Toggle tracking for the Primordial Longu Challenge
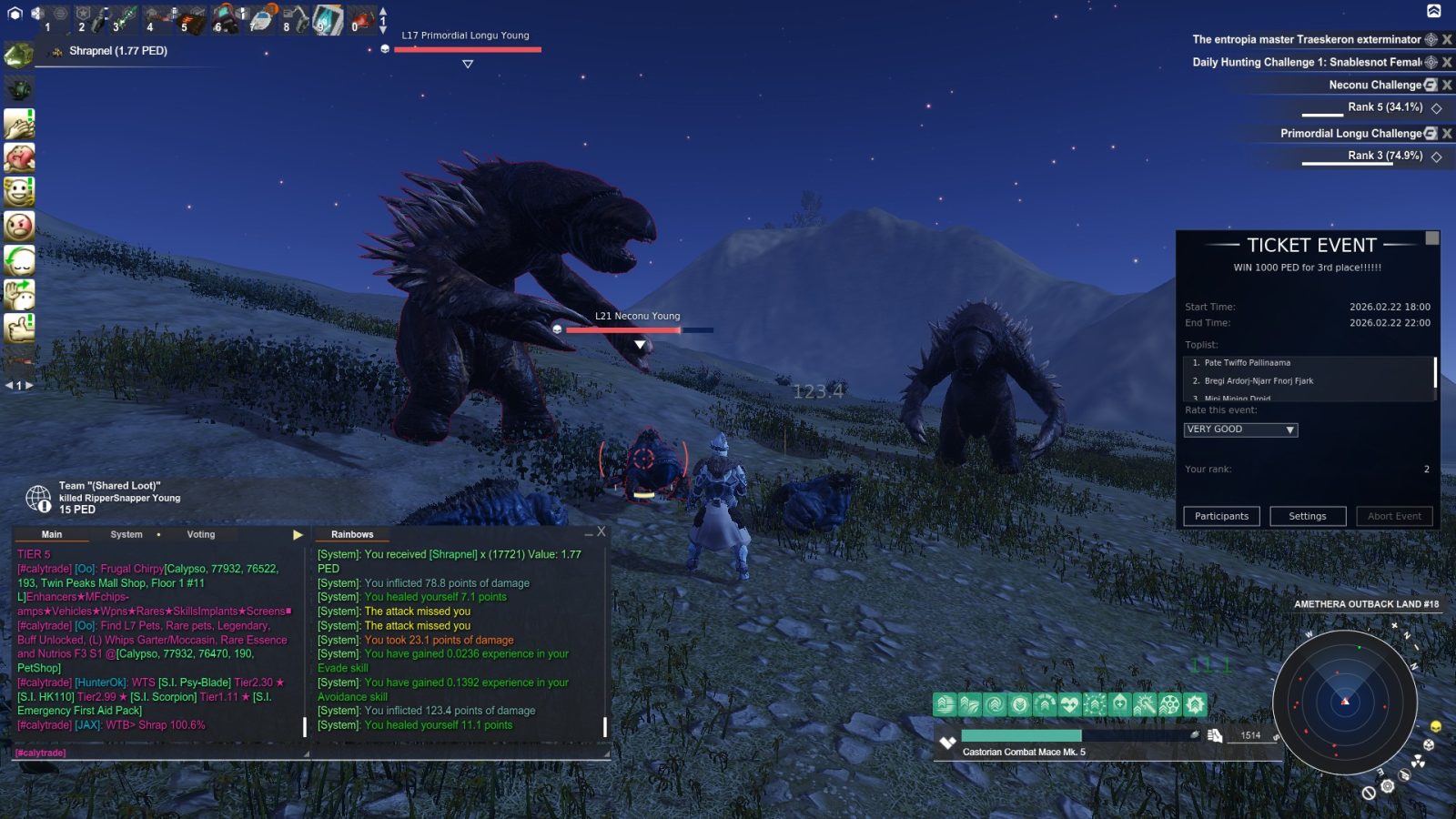Viewport: 1456px width, 819px height. [x=1431, y=133]
